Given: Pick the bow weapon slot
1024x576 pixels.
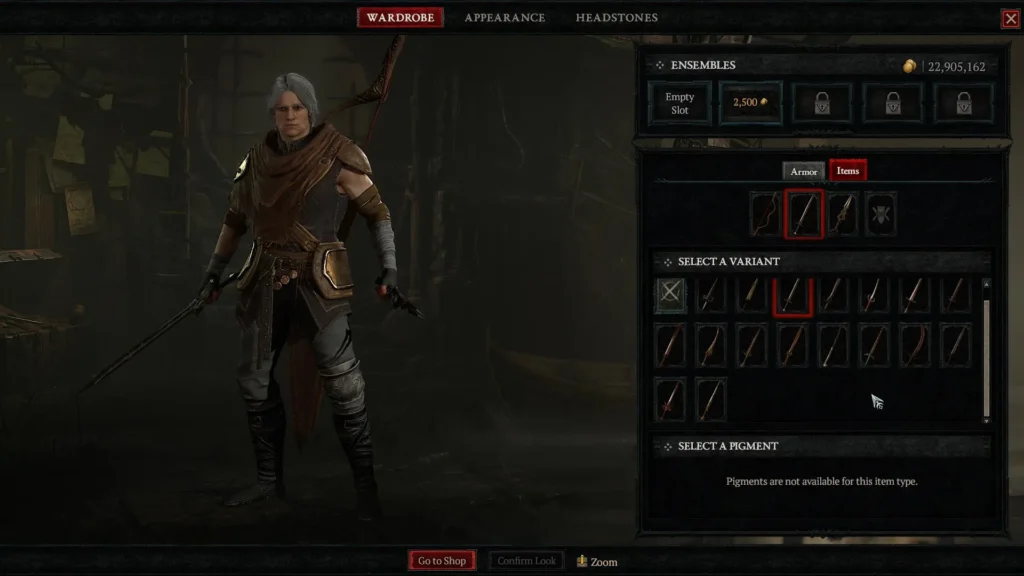Looking at the screenshot, I should point(767,214).
